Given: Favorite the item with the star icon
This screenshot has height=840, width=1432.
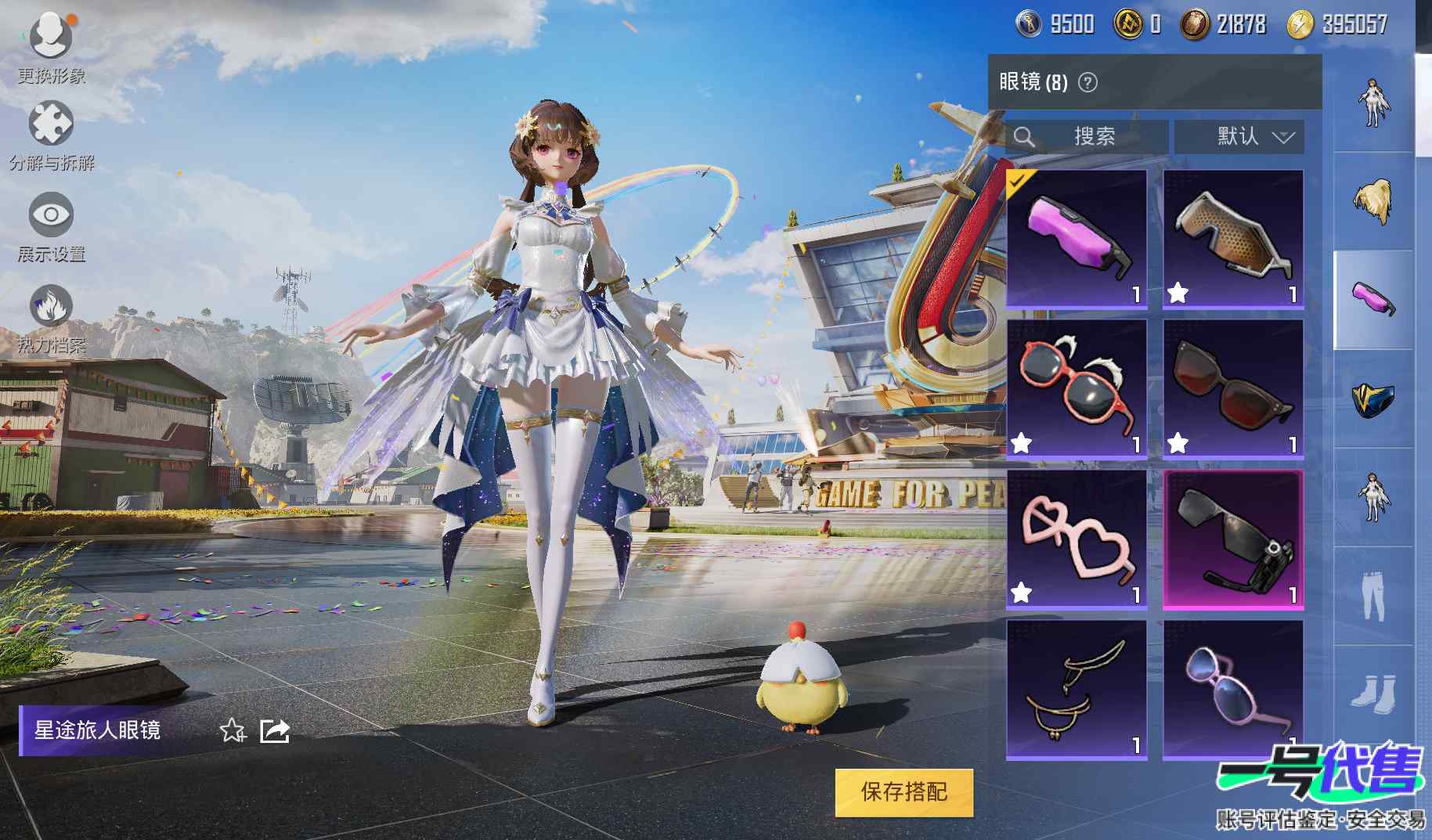Looking at the screenshot, I should [x=232, y=731].
